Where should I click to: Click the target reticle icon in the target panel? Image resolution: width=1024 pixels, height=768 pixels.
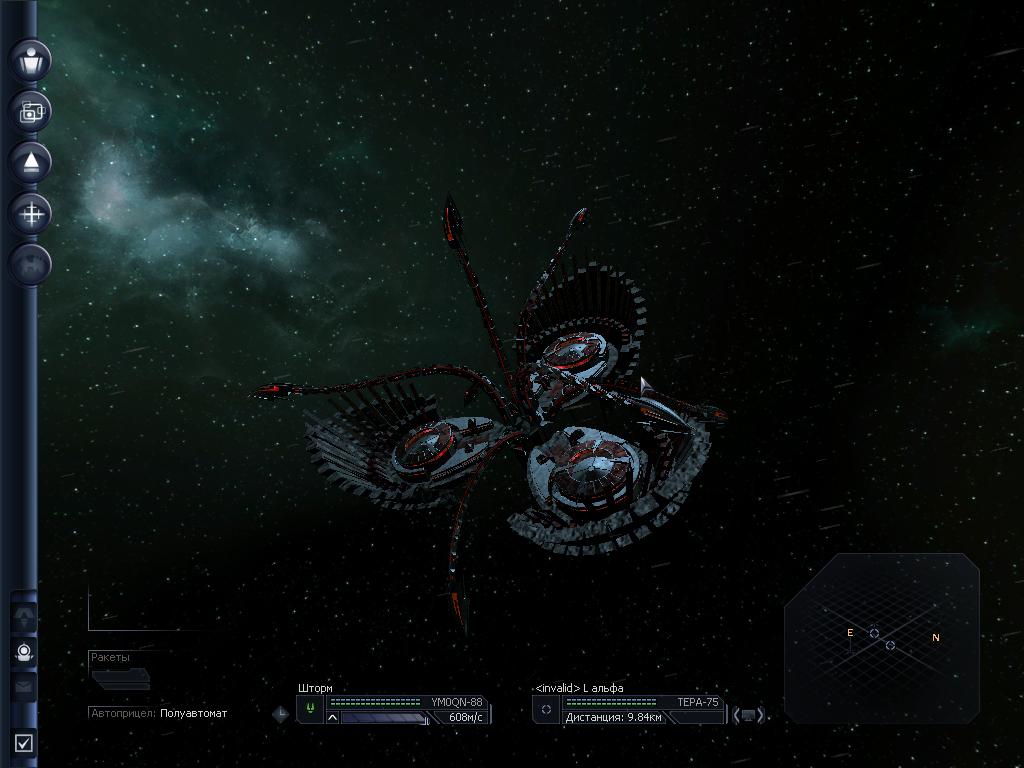(x=546, y=709)
